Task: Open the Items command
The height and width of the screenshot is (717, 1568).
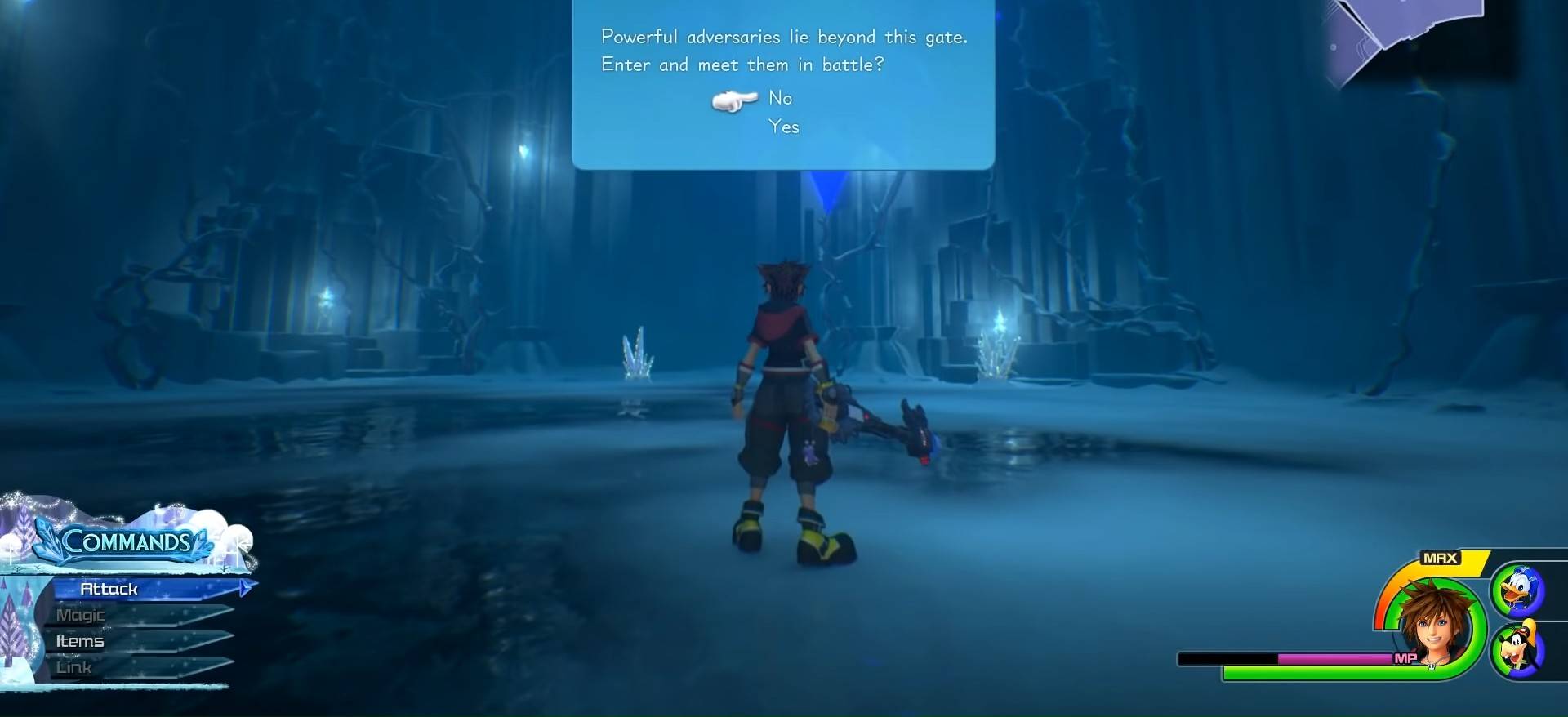Action: (x=79, y=641)
